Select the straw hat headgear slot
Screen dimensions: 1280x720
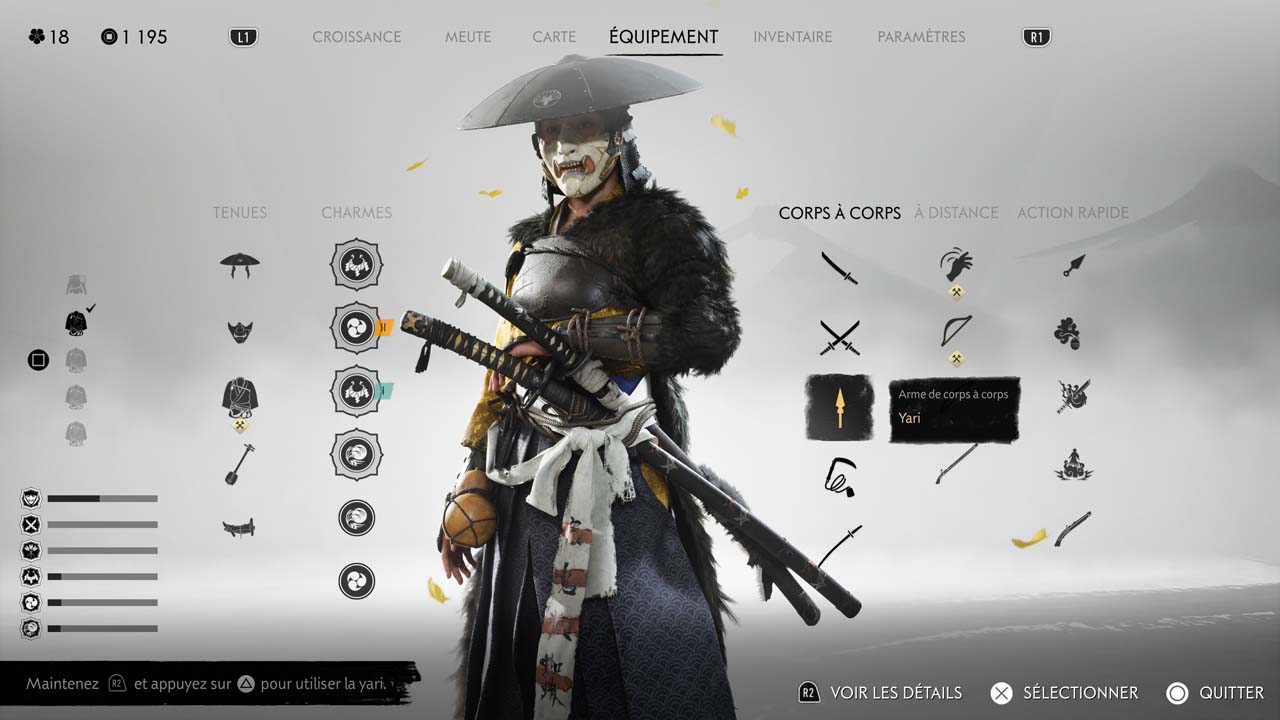tap(240, 265)
